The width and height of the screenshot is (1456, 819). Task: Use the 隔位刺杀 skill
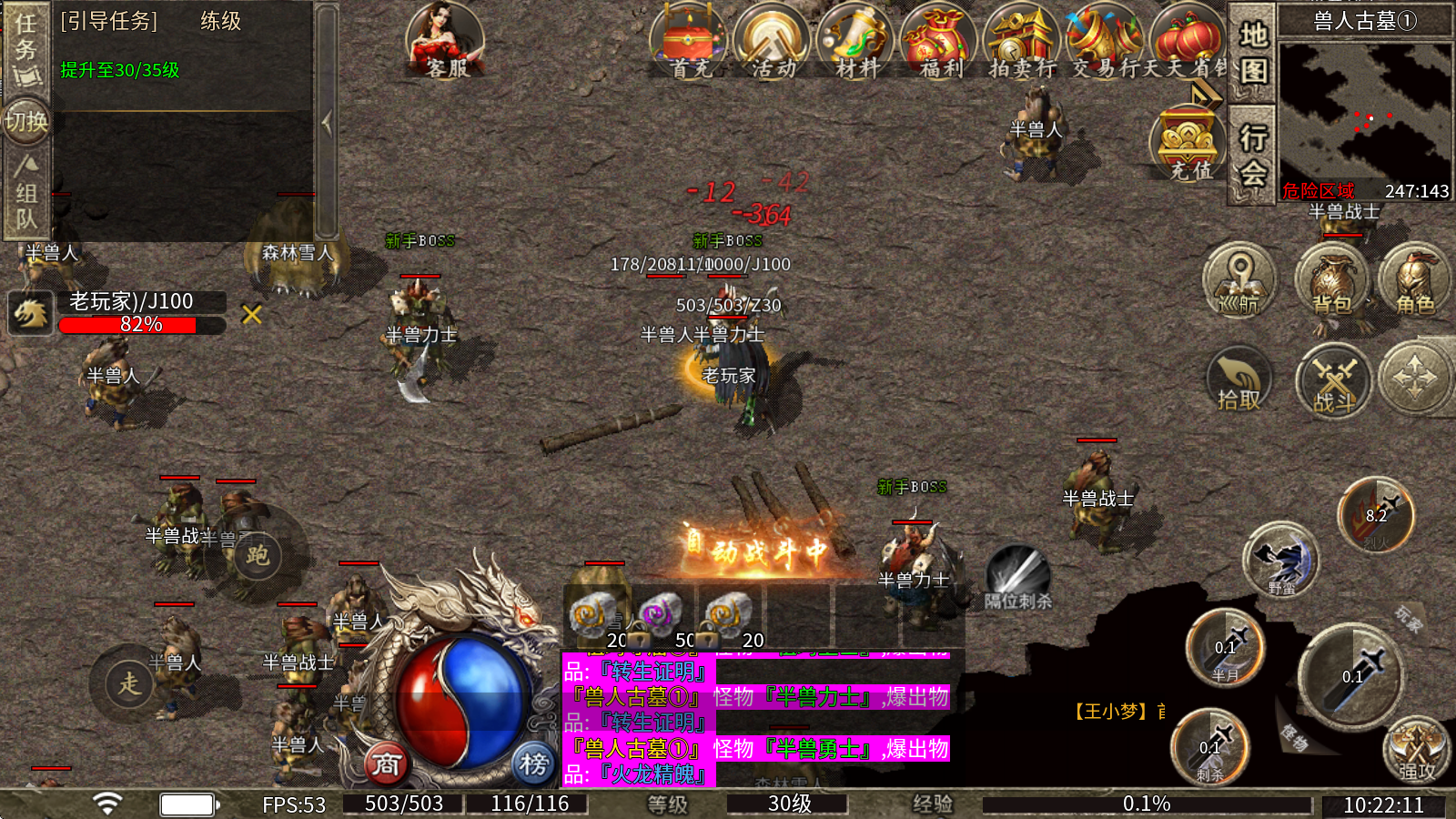[1018, 575]
